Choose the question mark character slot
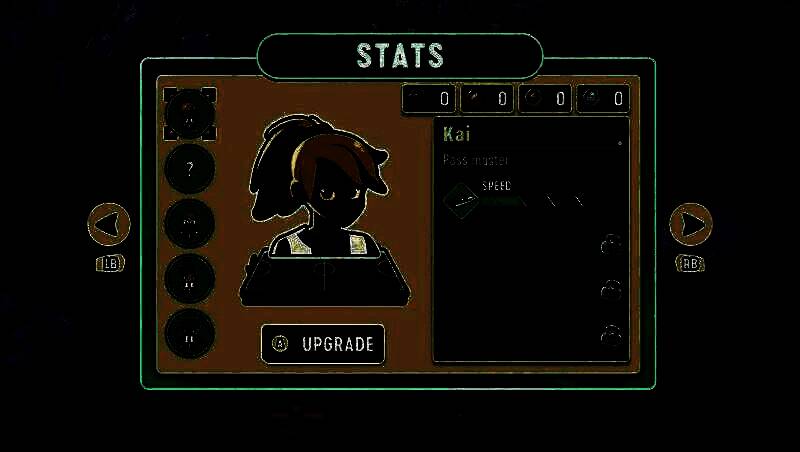The image size is (800, 452). click(x=189, y=168)
